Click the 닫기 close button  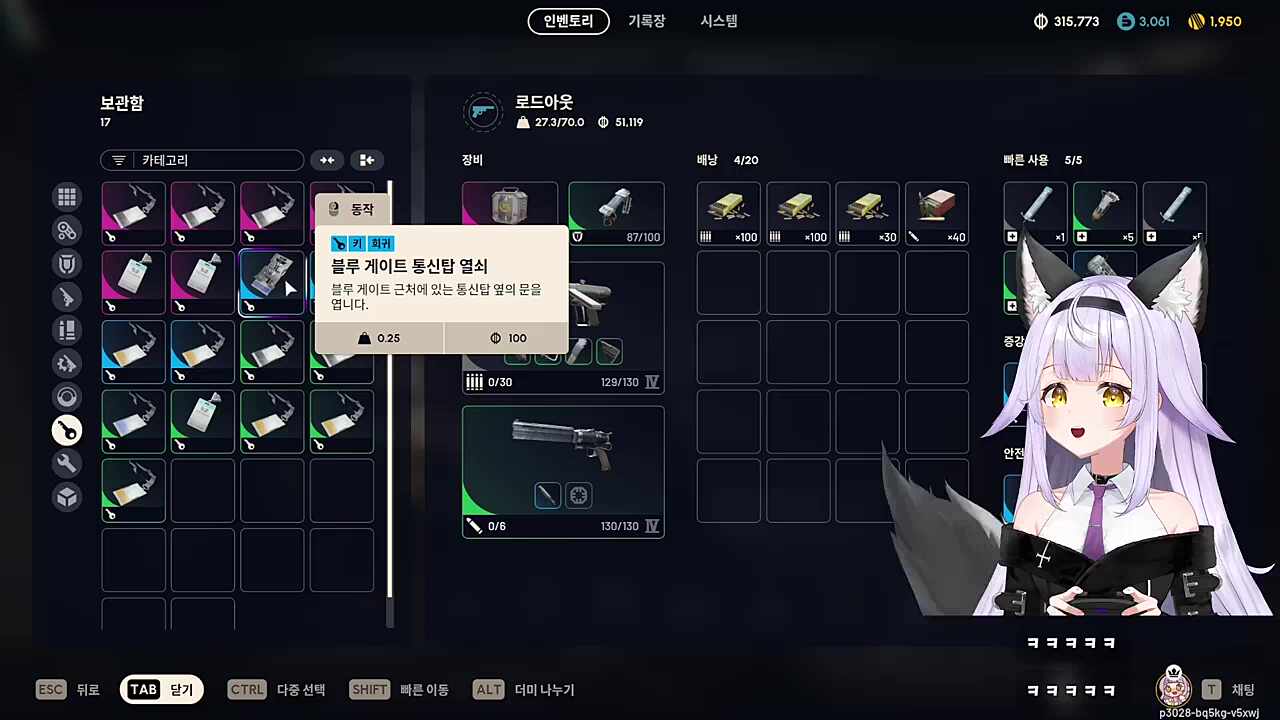[x=161, y=689]
